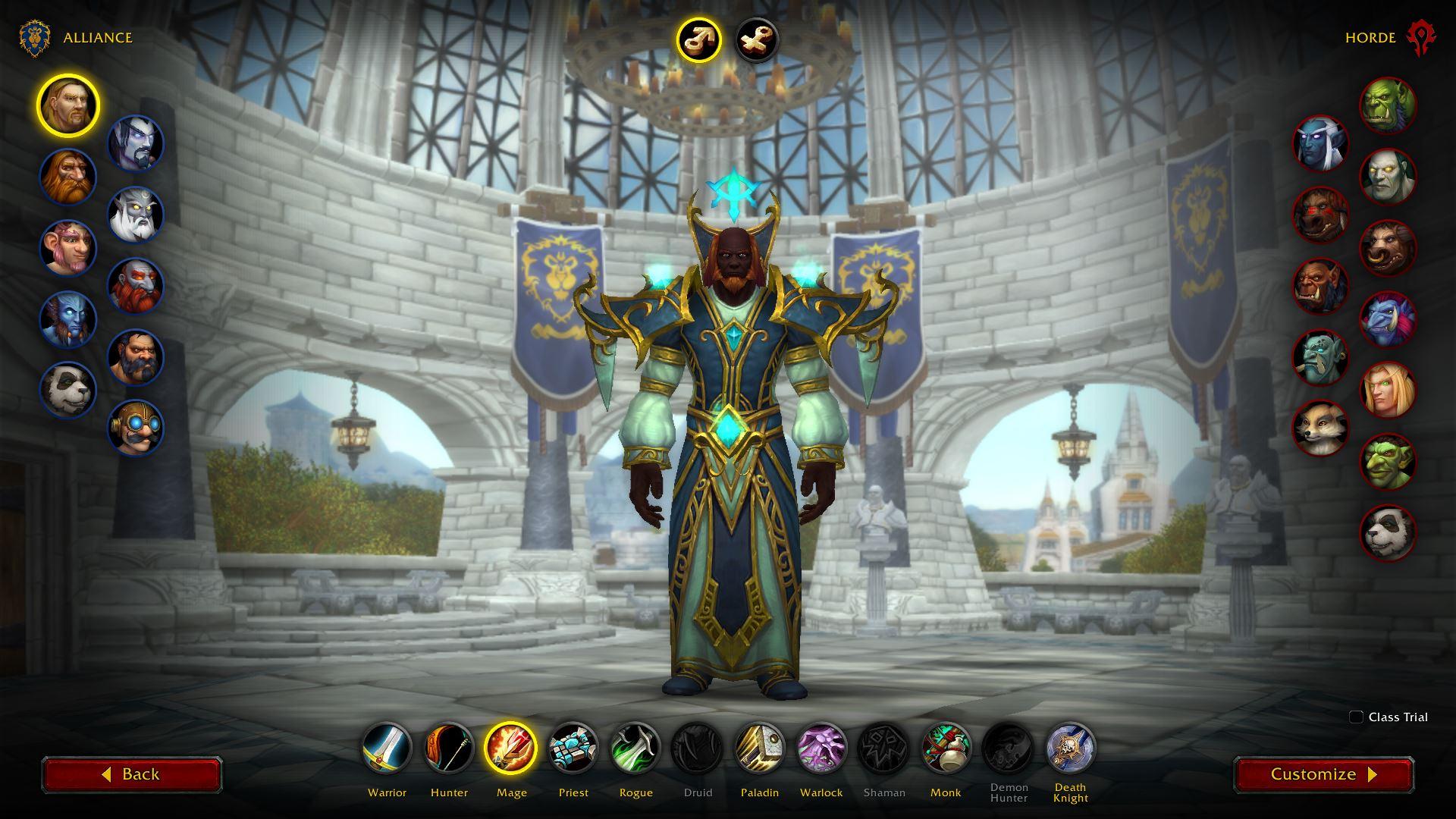Select the Alliance Pandaren race portrait
Viewport: 1456px width, 819px height.
(68, 390)
